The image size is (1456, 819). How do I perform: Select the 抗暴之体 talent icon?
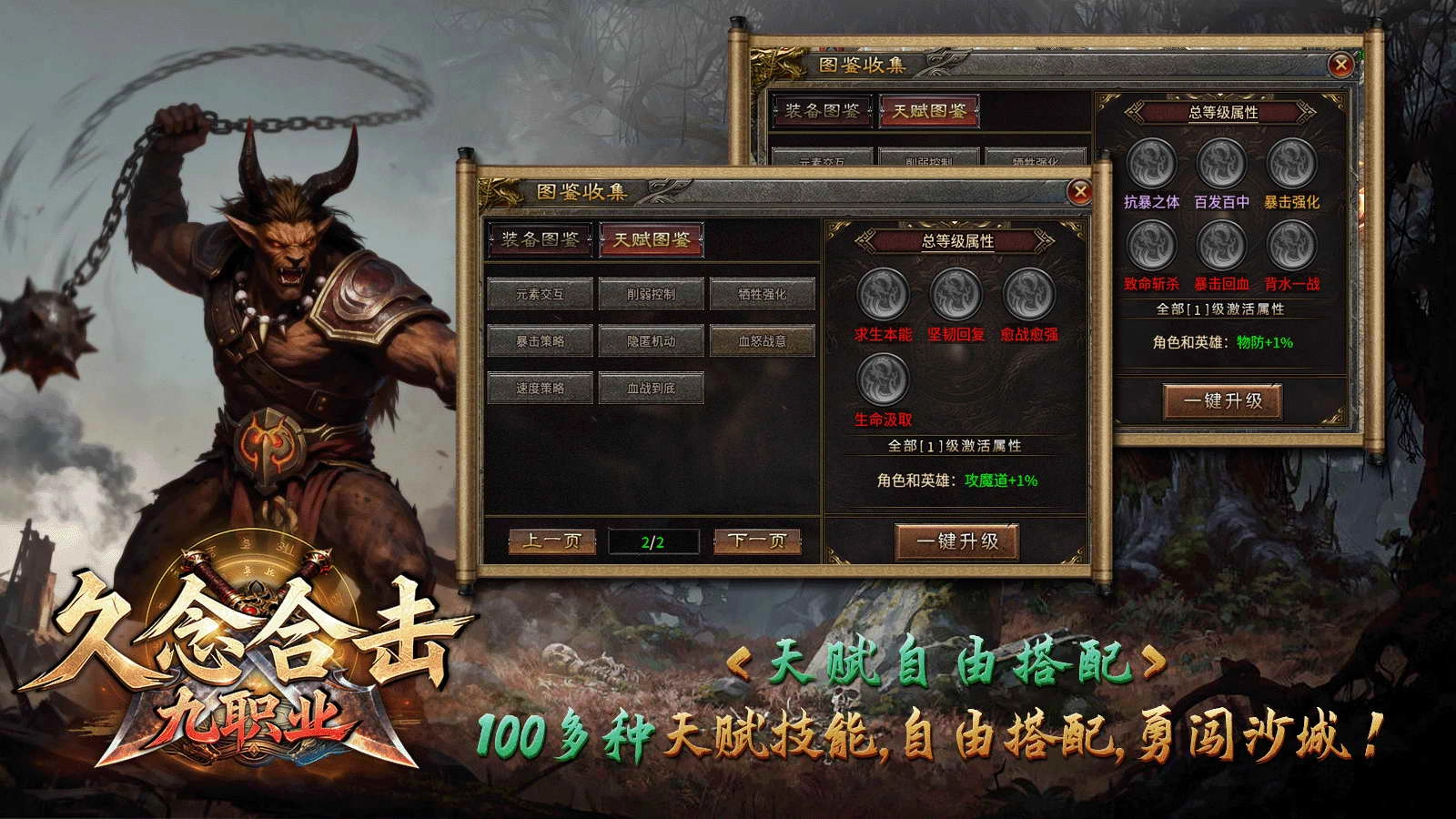[x=1150, y=166]
